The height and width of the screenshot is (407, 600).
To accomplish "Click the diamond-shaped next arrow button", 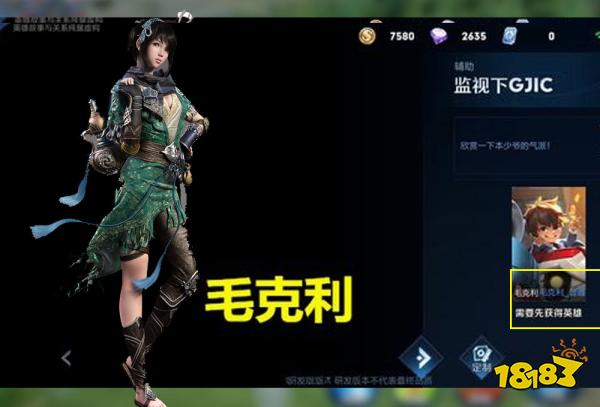I will point(420,358).
